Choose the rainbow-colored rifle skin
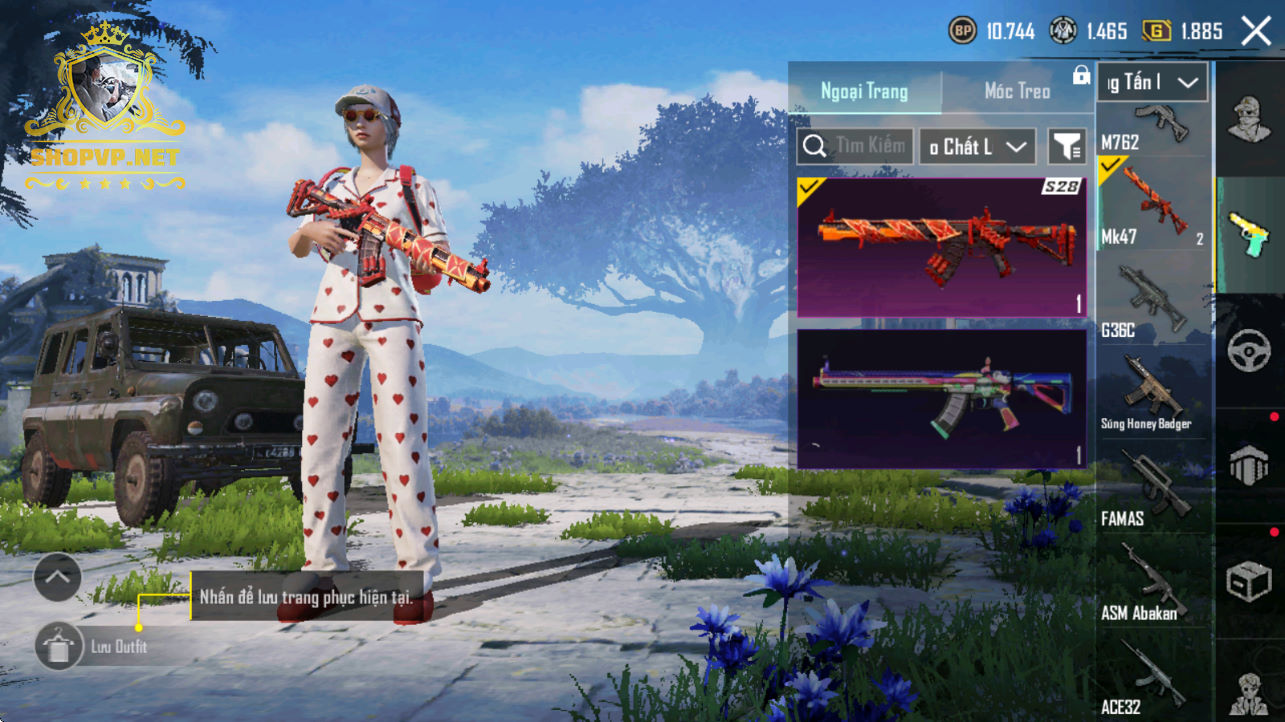Viewport: 1285px width, 722px height. (941, 399)
